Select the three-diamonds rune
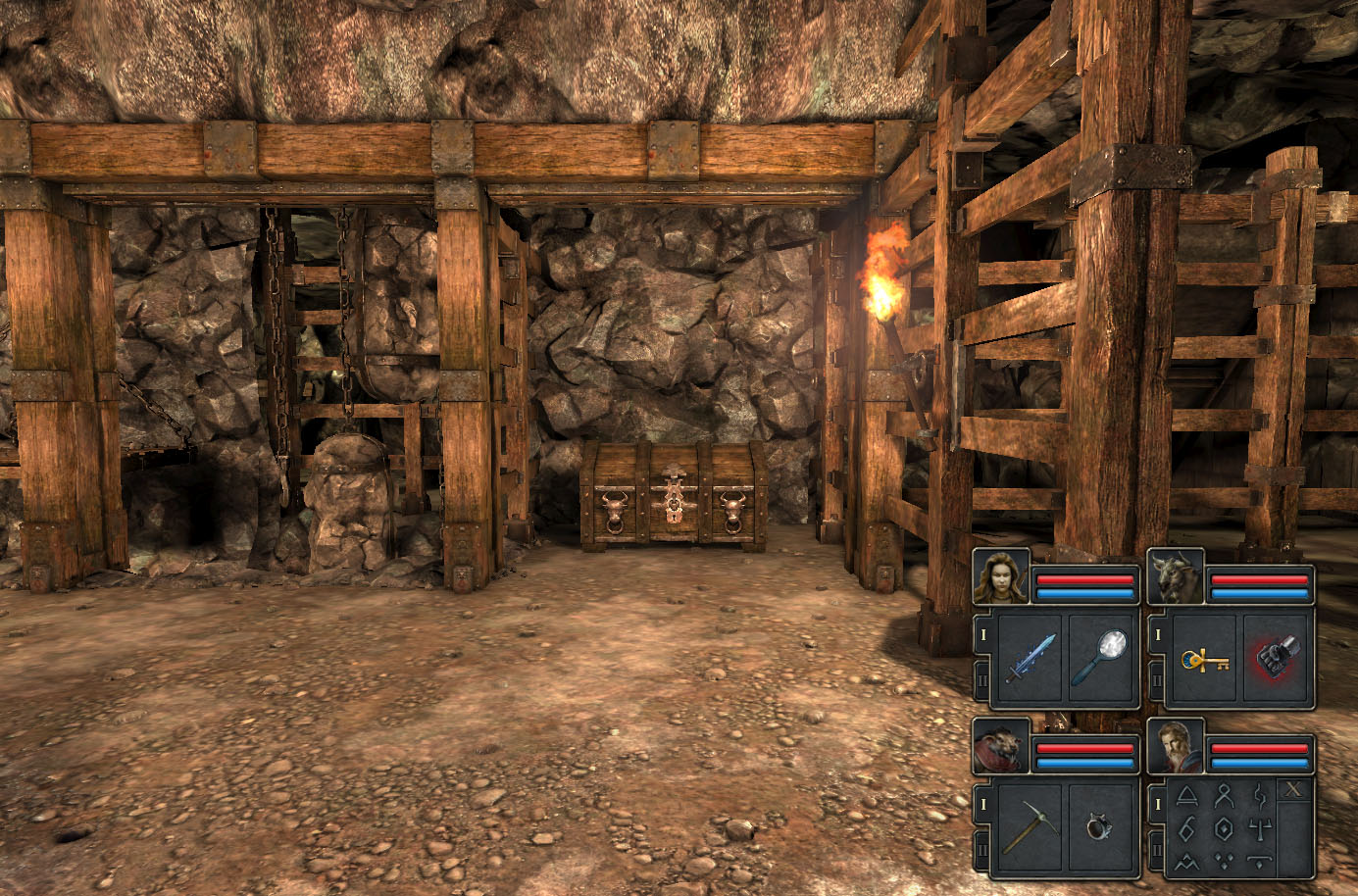This screenshot has width=1358, height=896. [x=1224, y=863]
